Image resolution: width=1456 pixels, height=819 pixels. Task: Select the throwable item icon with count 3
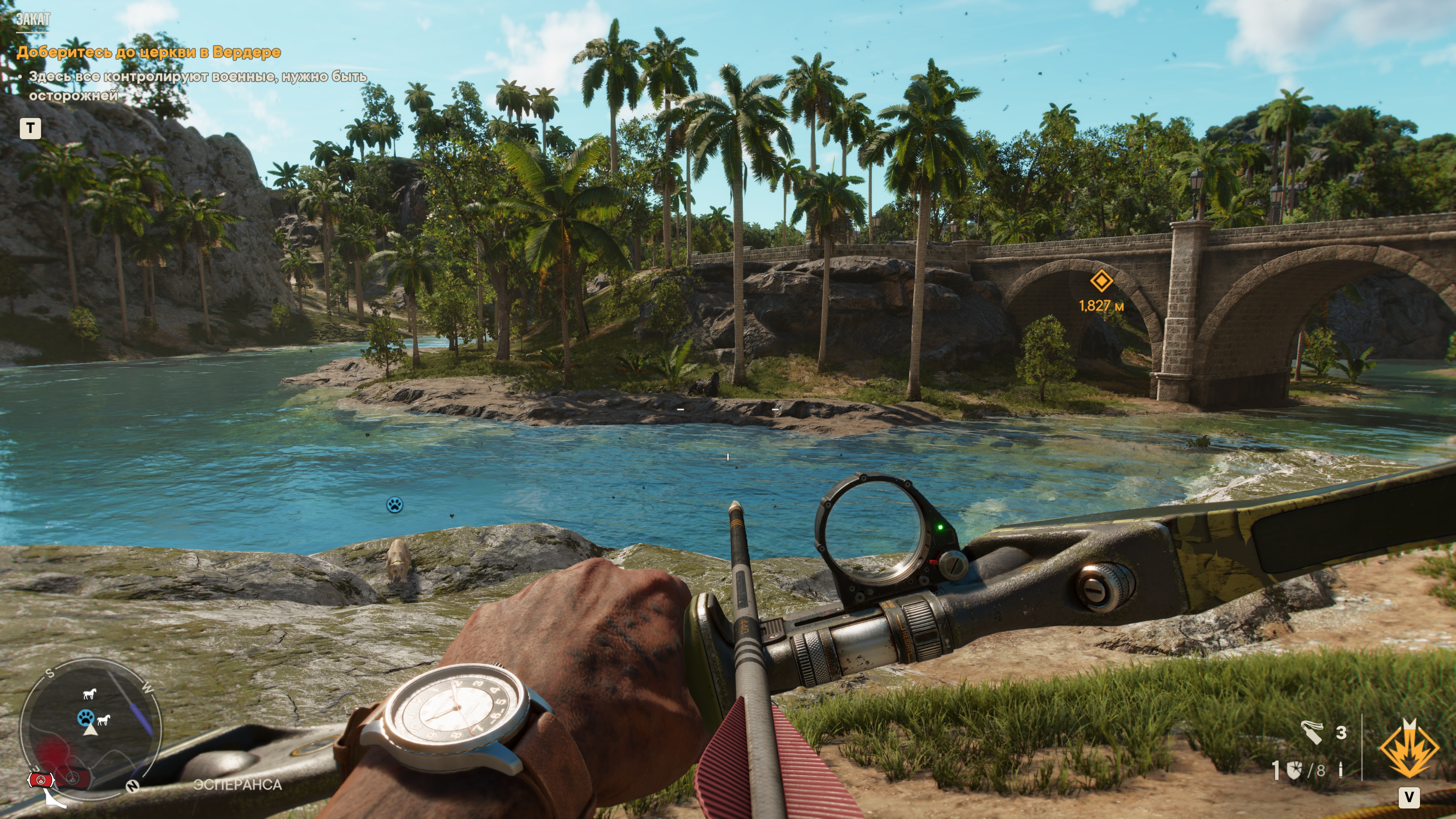point(1312,733)
